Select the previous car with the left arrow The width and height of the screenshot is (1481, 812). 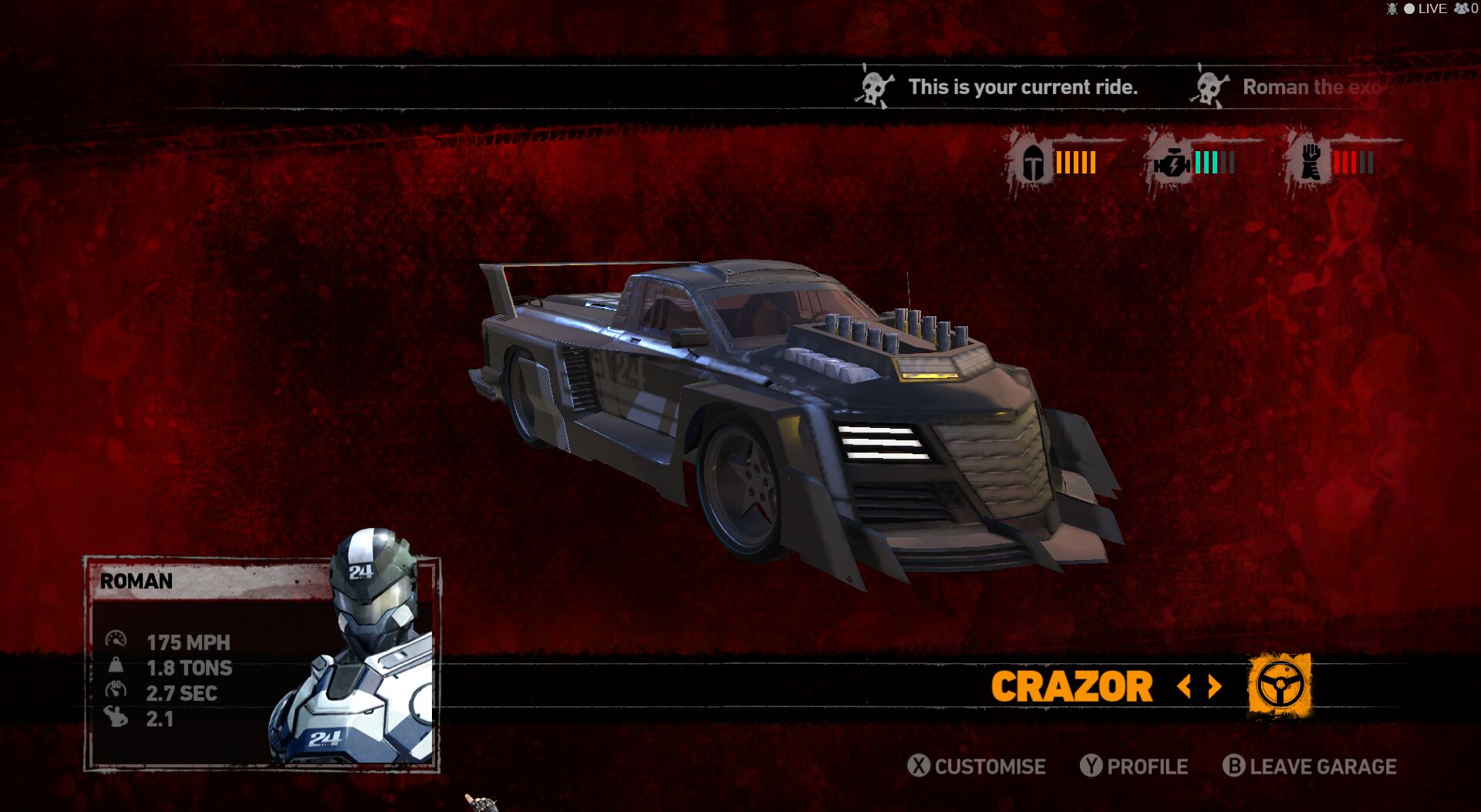pos(1185,686)
